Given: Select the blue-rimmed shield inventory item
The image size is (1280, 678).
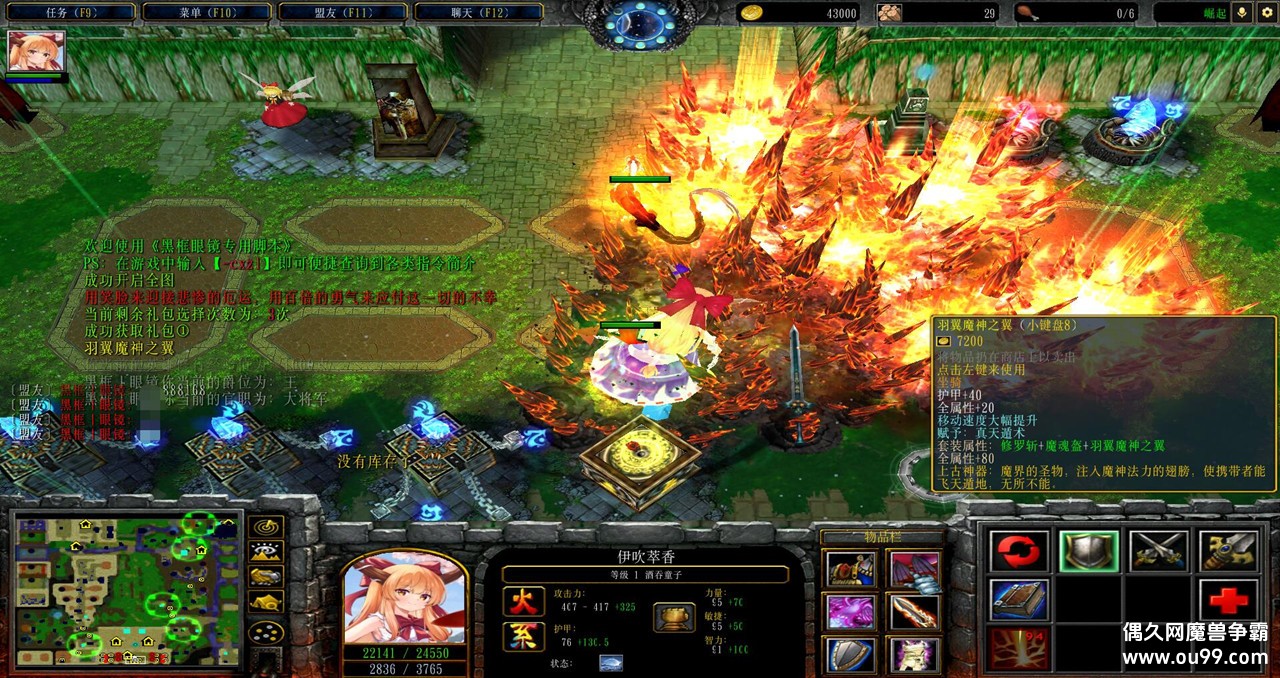Looking at the screenshot, I should tap(850, 655).
